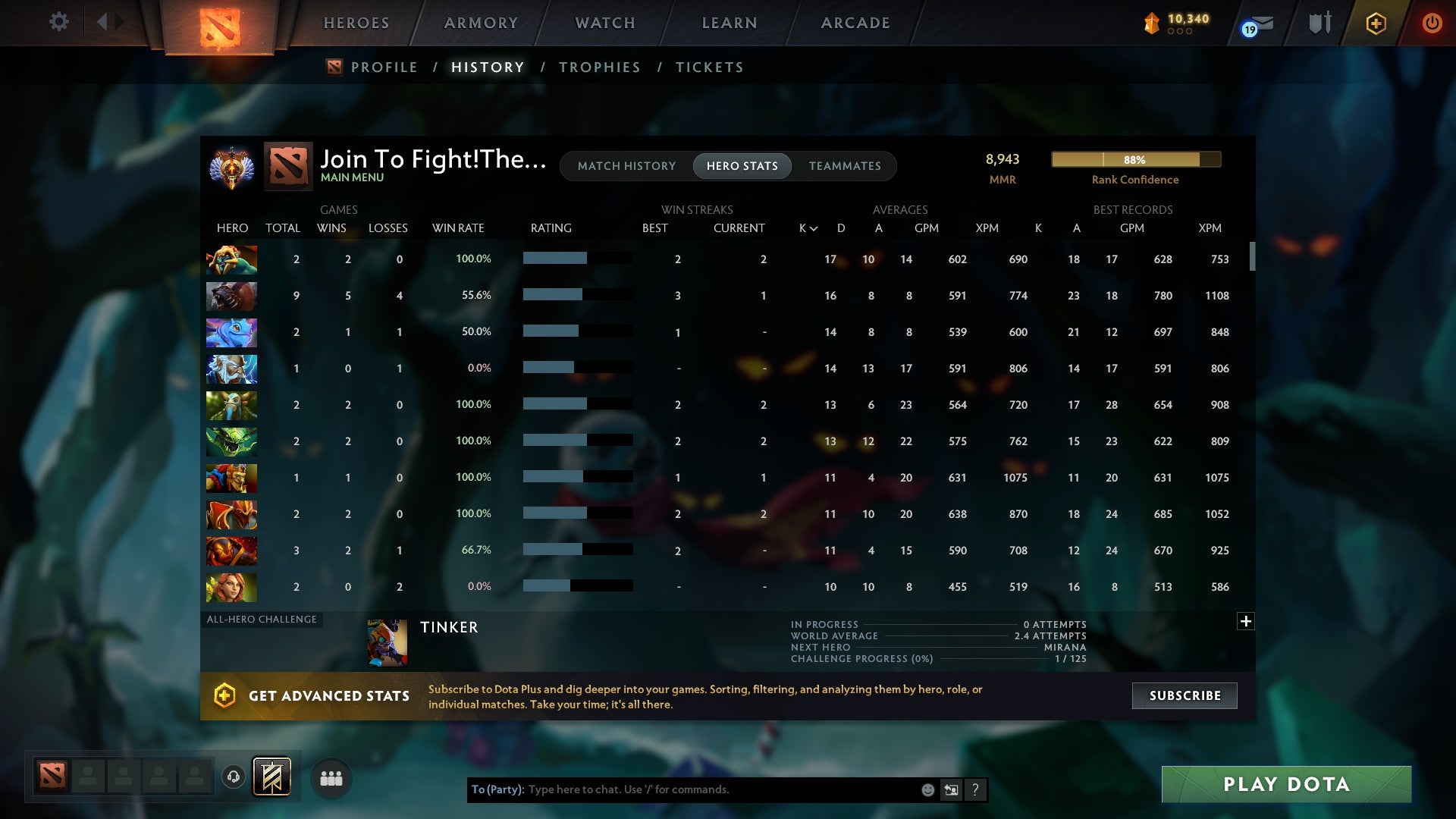
Task: Open the friends list icon
Action: click(x=331, y=777)
